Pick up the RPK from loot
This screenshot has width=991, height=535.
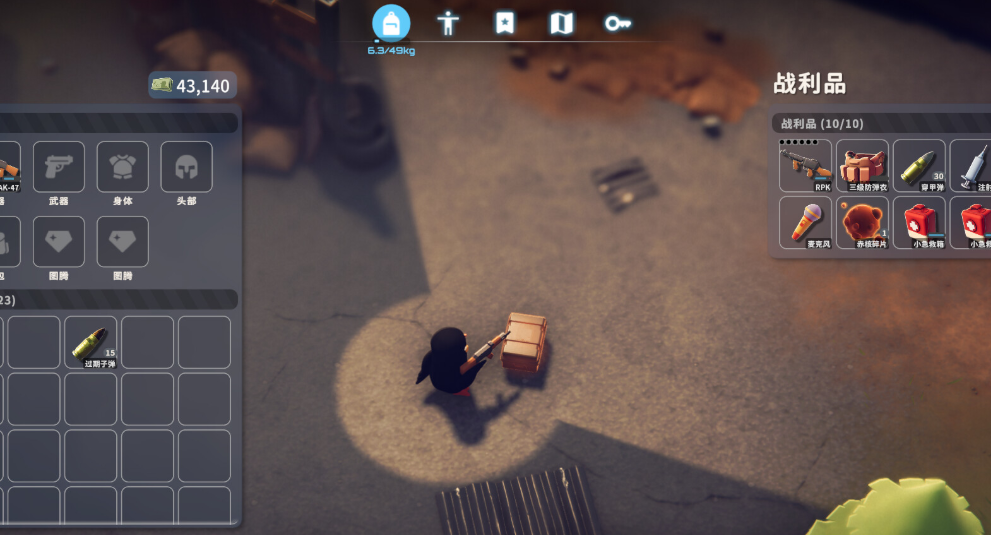[805, 165]
